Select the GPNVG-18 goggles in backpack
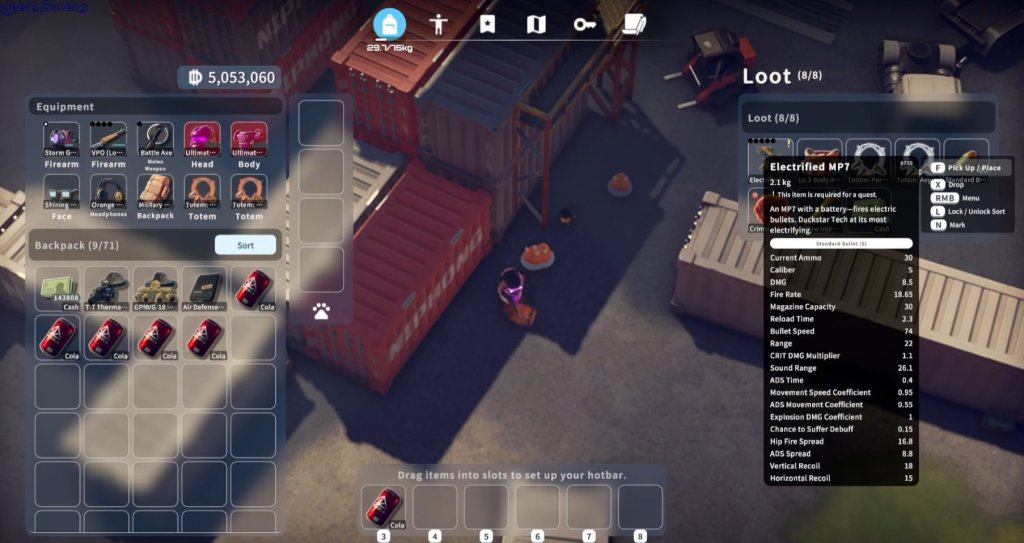1024x543 pixels. [156, 287]
